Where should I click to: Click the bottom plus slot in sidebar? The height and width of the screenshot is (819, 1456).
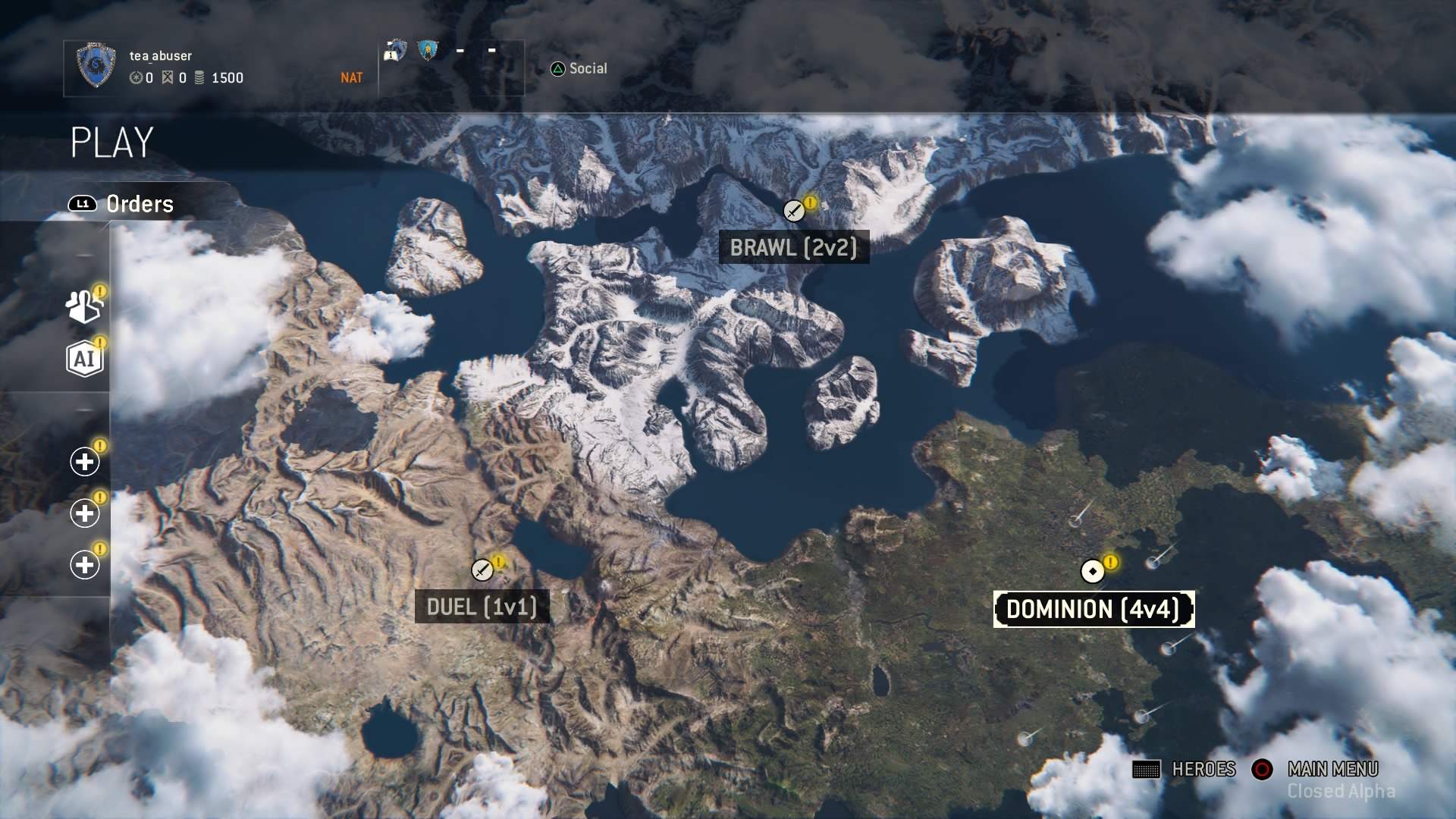83,564
